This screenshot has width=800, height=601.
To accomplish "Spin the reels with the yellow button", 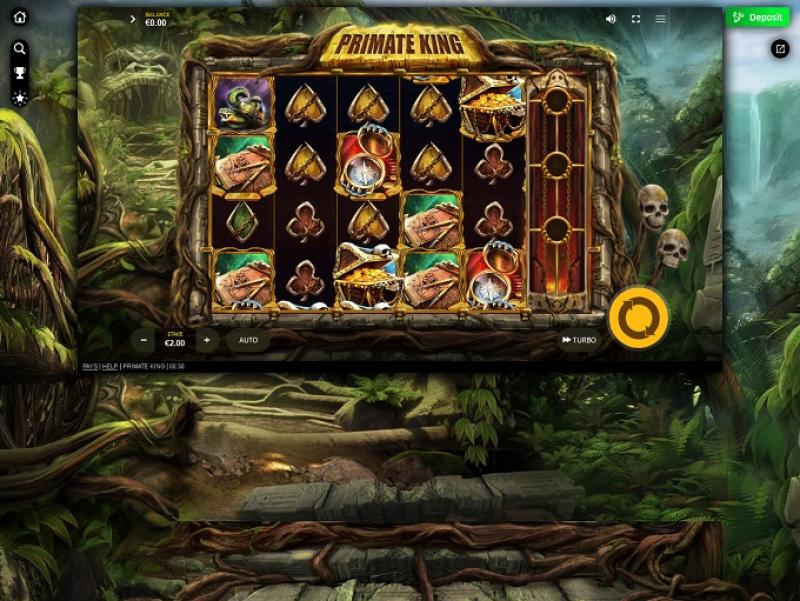I will (638, 318).
